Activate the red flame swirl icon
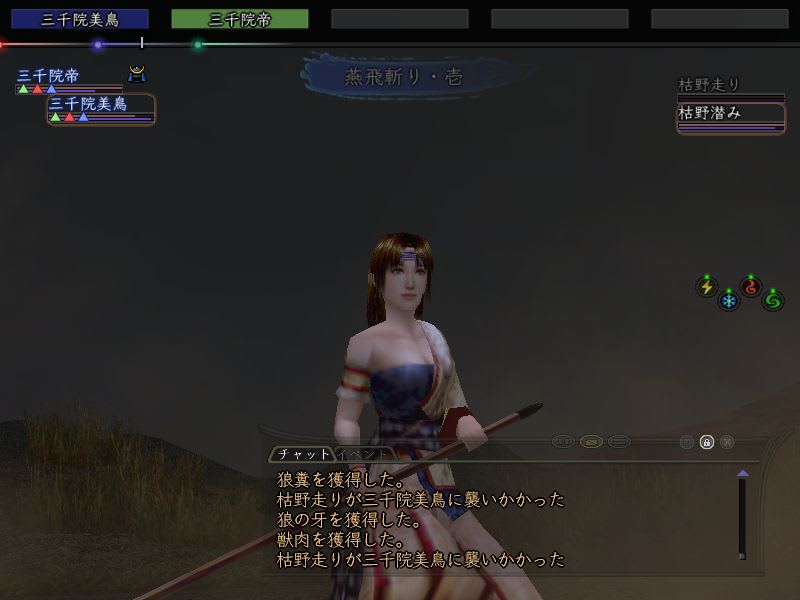This screenshot has height=600, width=800. click(750, 287)
